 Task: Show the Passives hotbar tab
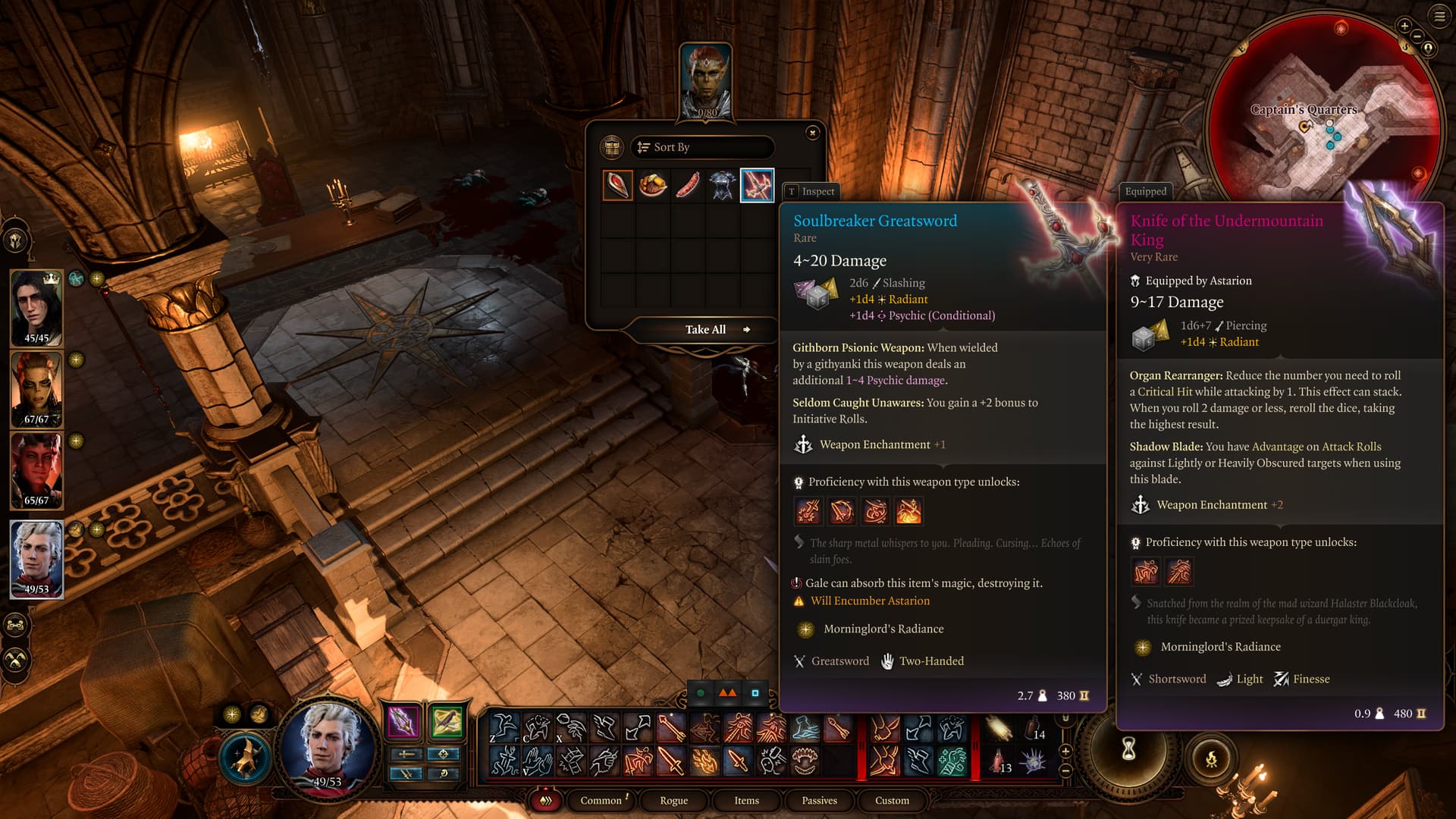point(819,800)
